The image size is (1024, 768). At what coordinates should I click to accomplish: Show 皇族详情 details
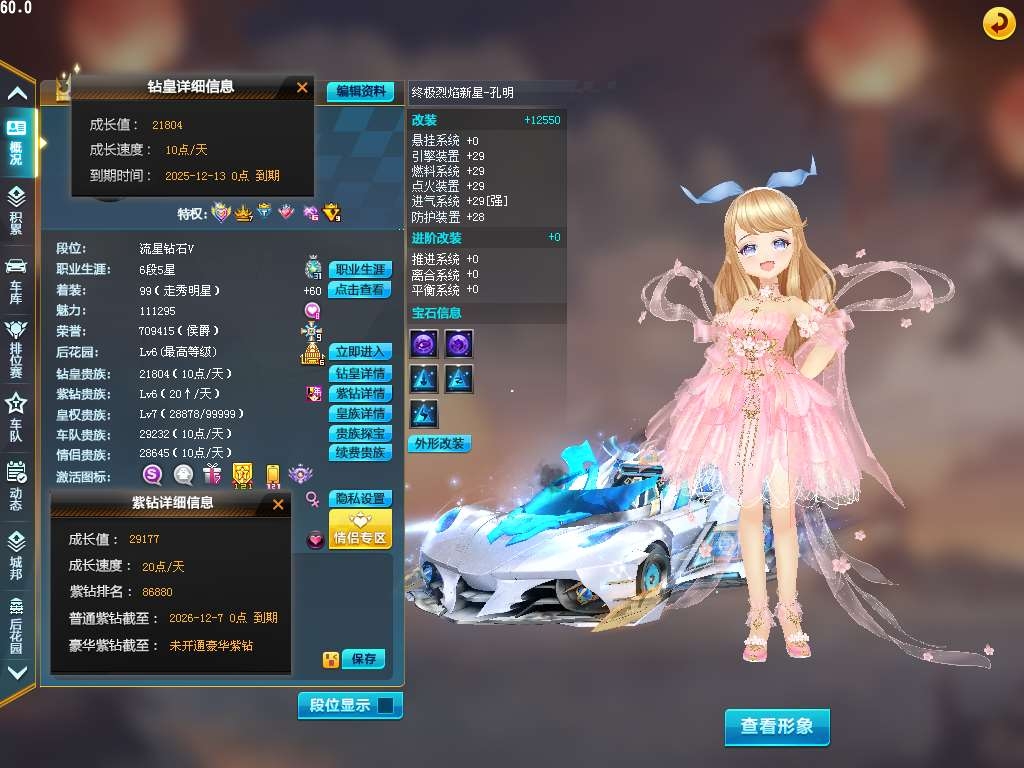coord(360,413)
